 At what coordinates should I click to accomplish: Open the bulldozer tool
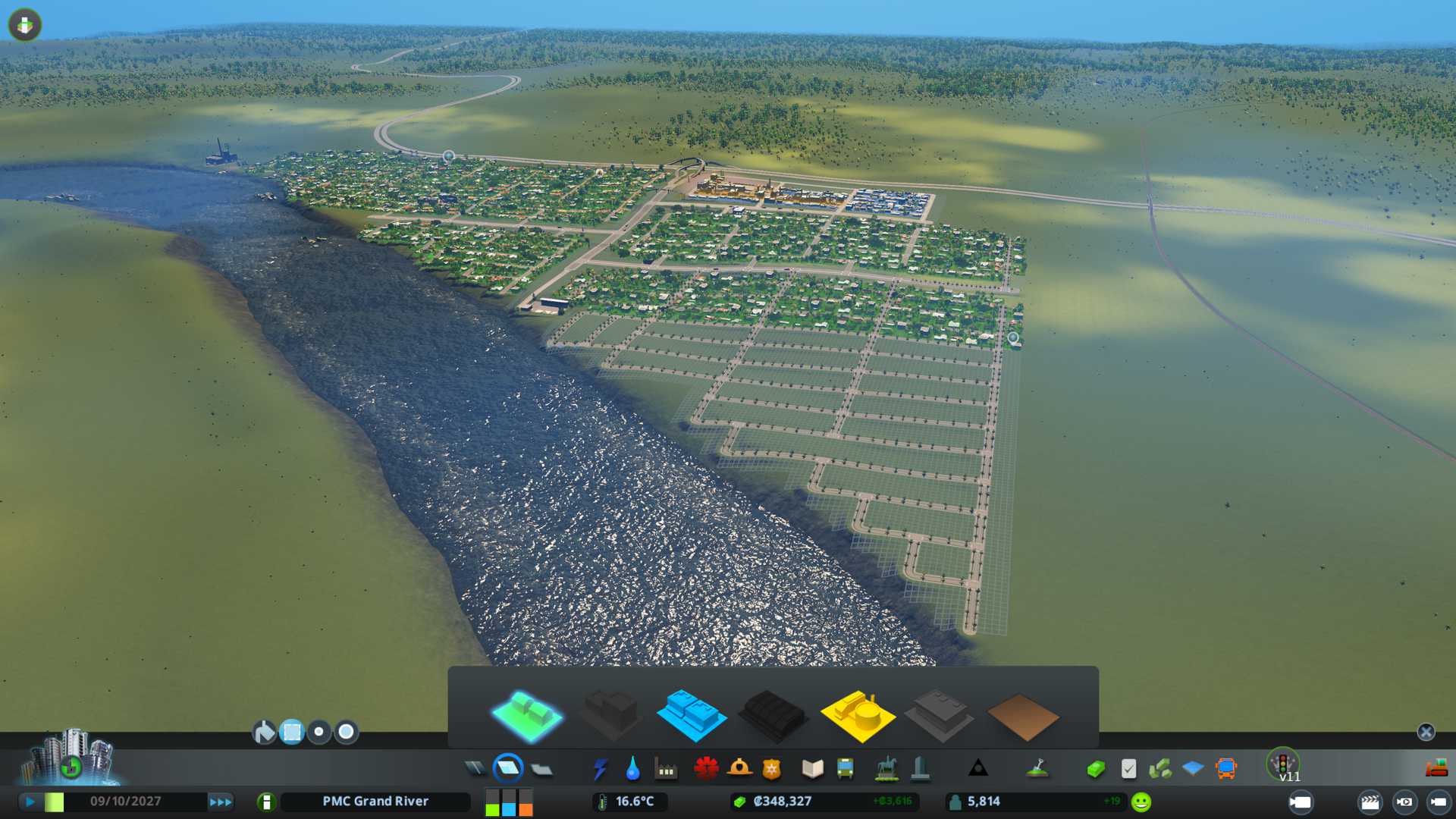[1436, 769]
